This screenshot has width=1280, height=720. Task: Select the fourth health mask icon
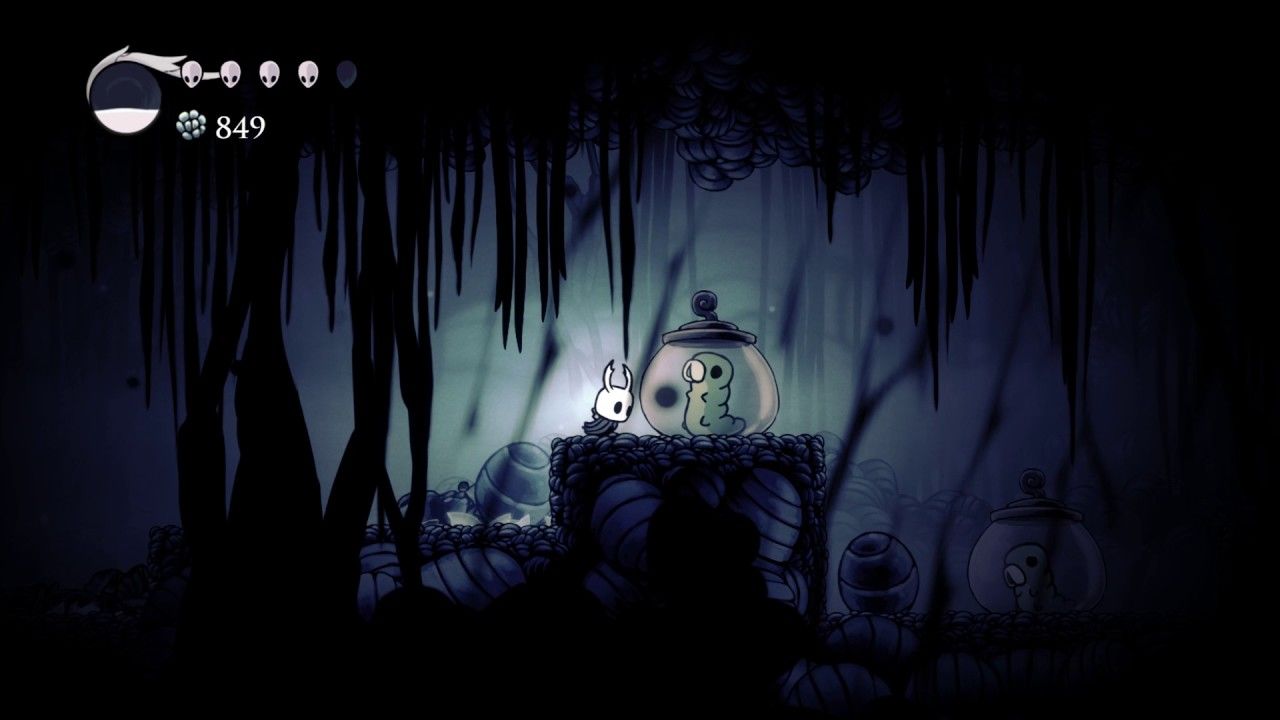click(x=309, y=75)
